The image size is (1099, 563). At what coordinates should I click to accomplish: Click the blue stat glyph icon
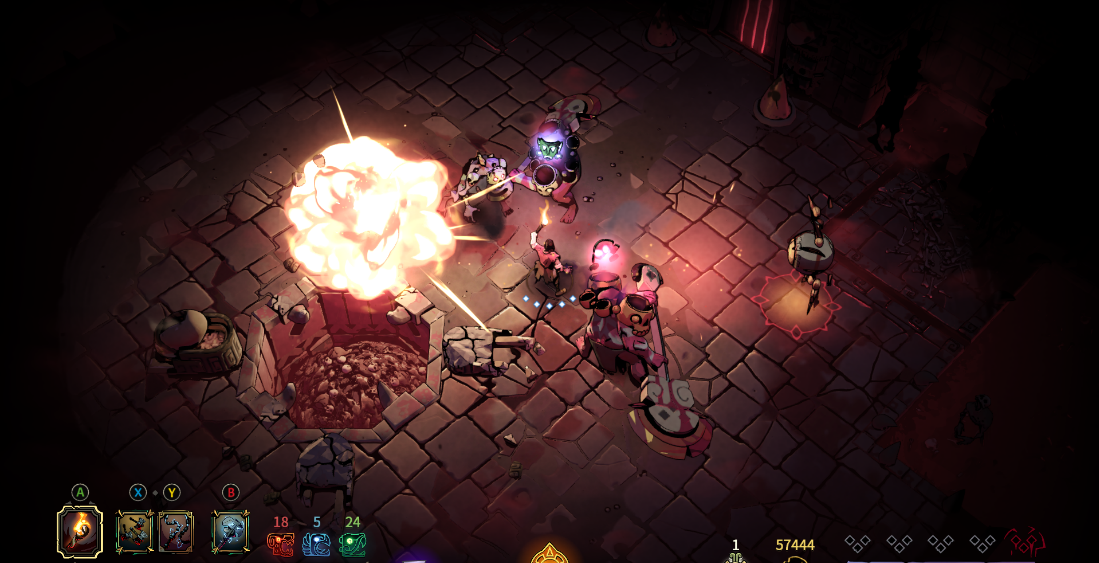point(316,544)
